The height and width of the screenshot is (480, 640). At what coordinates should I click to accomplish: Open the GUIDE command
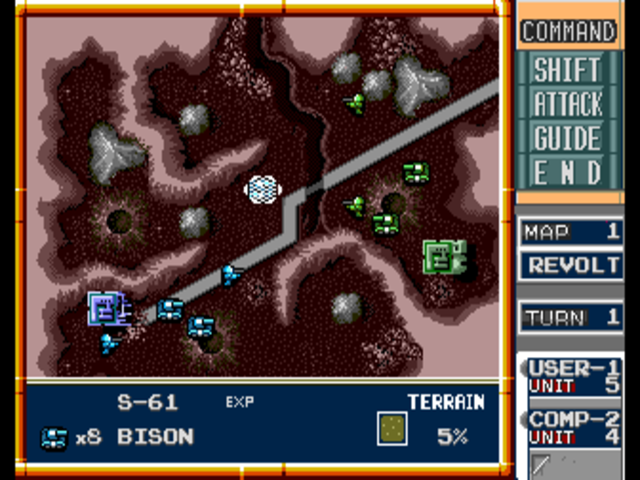click(x=567, y=138)
